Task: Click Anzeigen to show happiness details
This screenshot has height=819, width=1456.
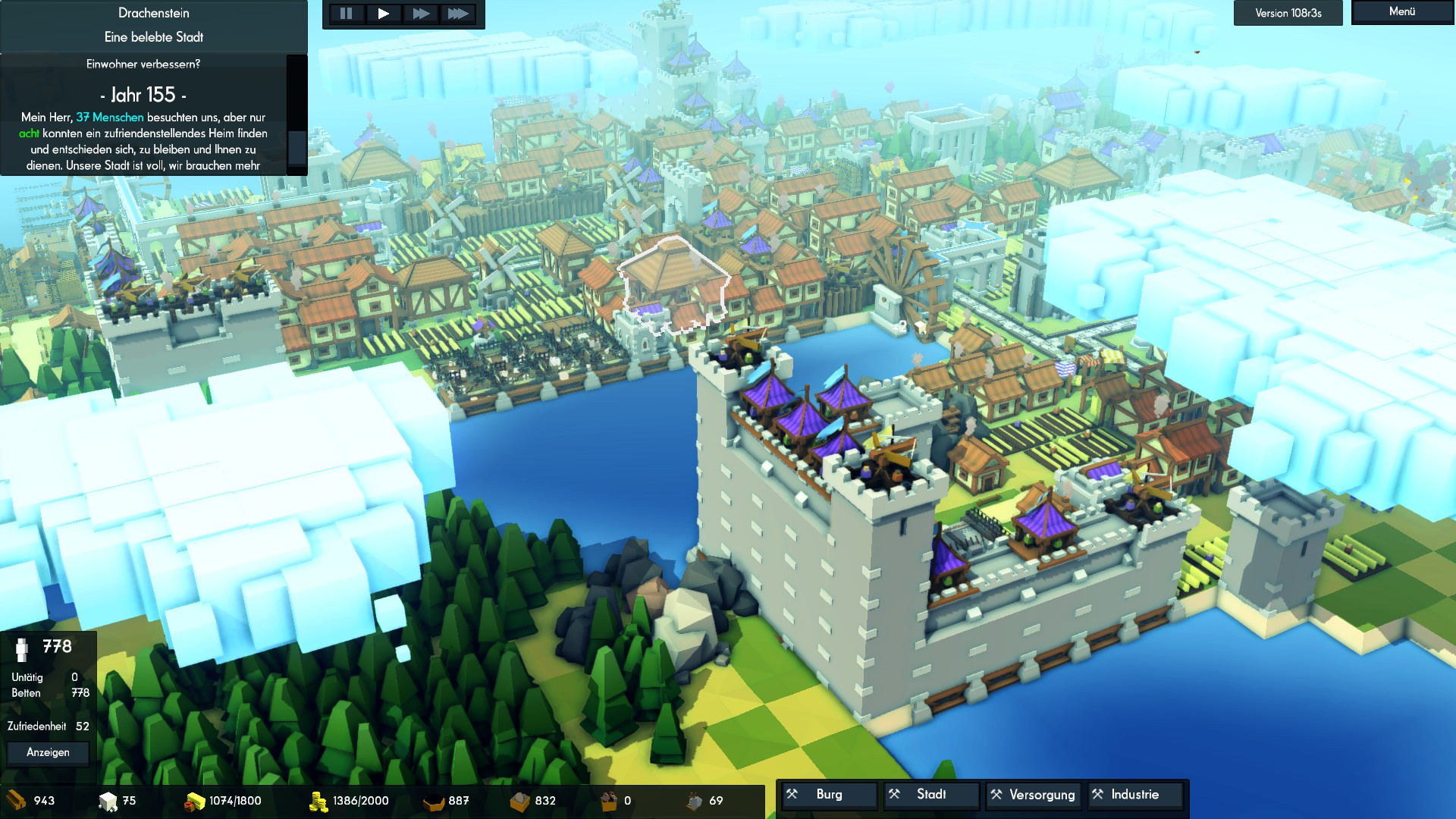Action: [x=47, y=753]
